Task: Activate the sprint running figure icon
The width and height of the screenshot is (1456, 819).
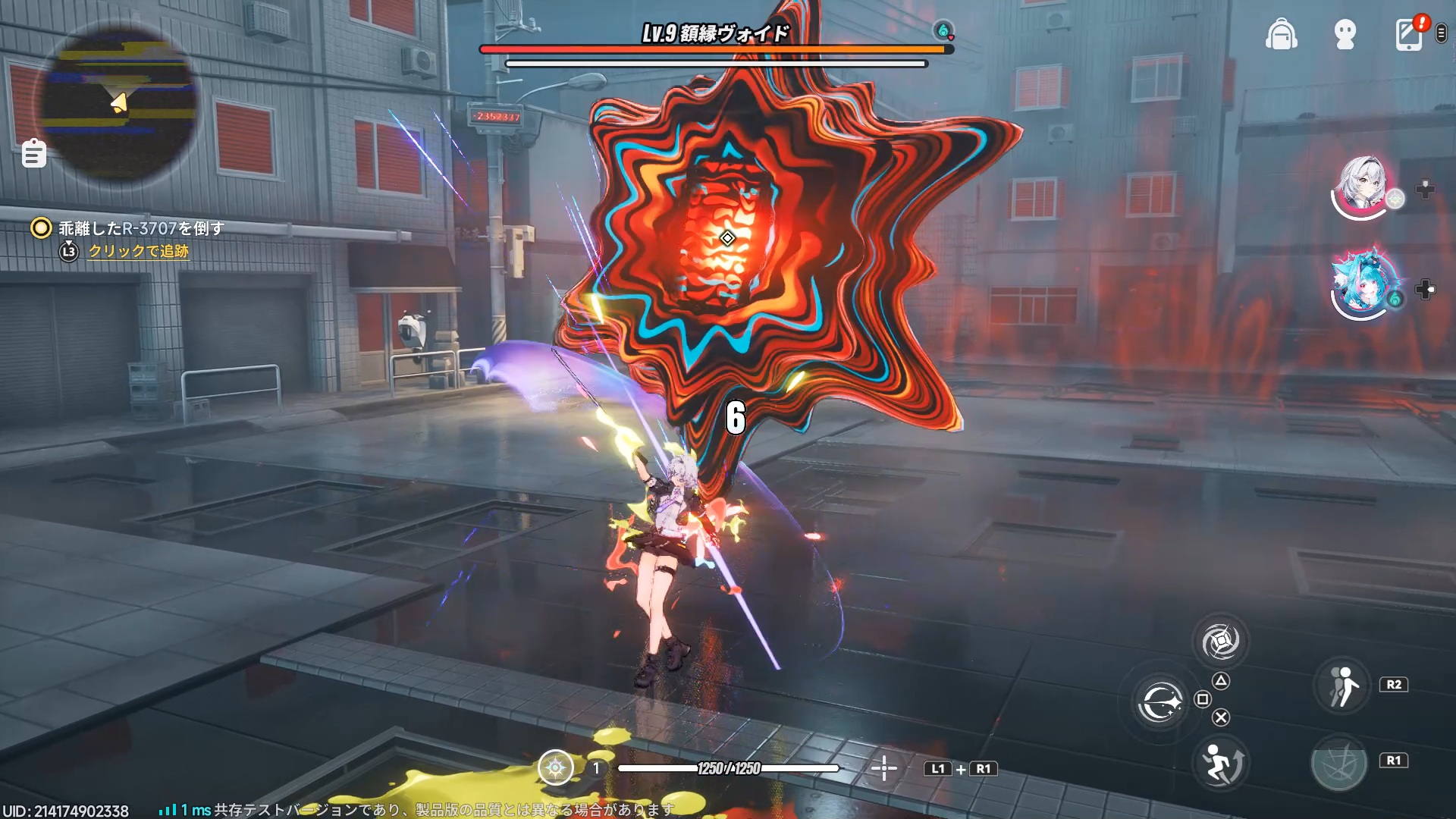Action: click(1342, 686)
